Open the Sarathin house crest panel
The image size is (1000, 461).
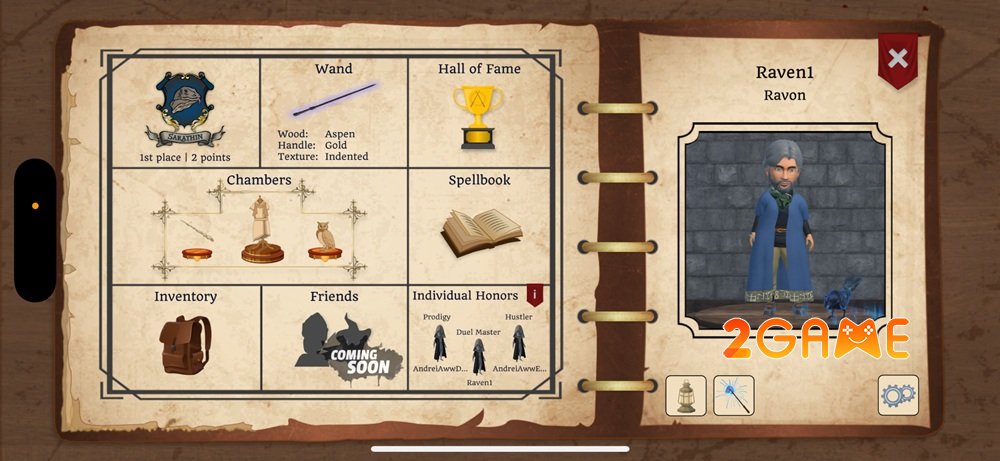coord(186,111)
